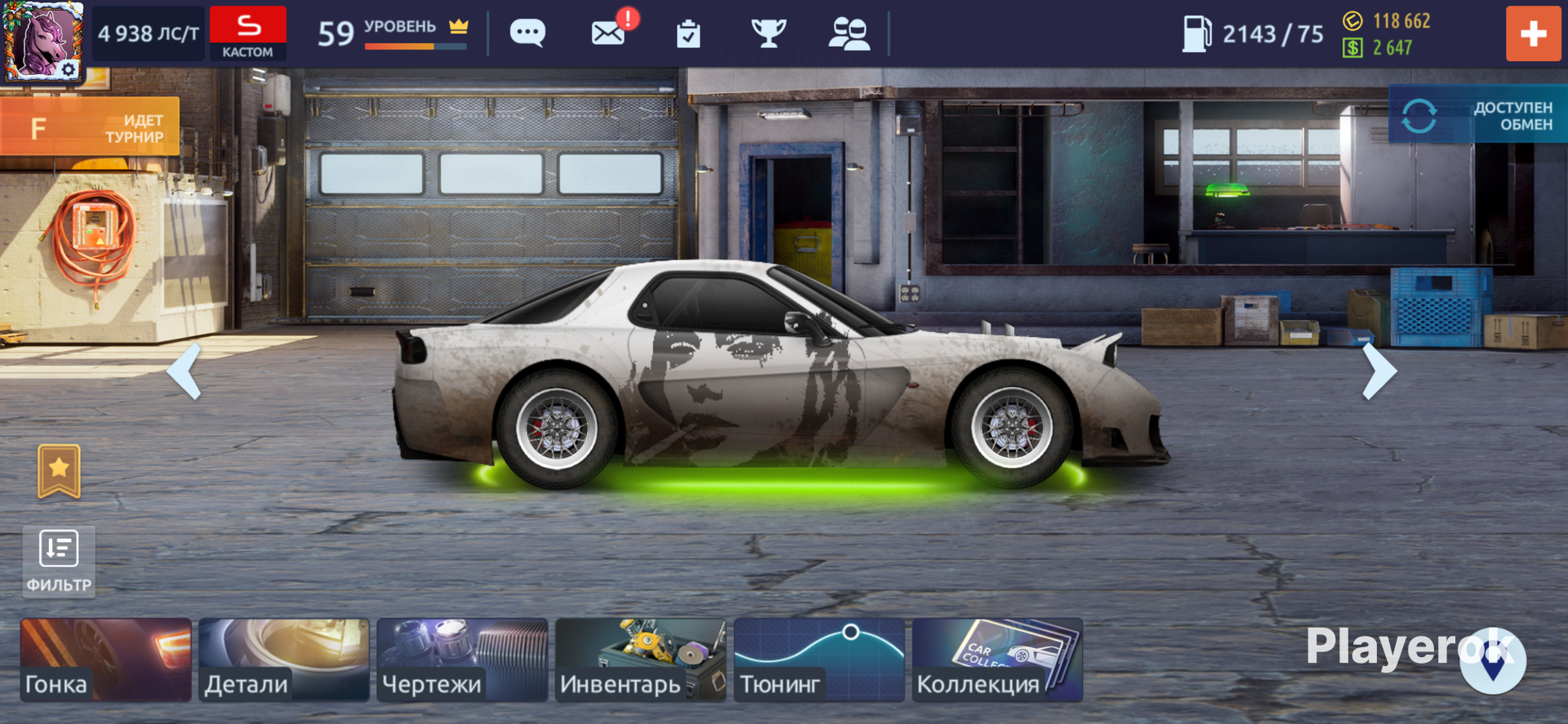Image resolution: width=1568 pixels, height=724 pixels.
Task: Tap the orange plus button
Action: pyautogui.click(x=1533, y=34)
